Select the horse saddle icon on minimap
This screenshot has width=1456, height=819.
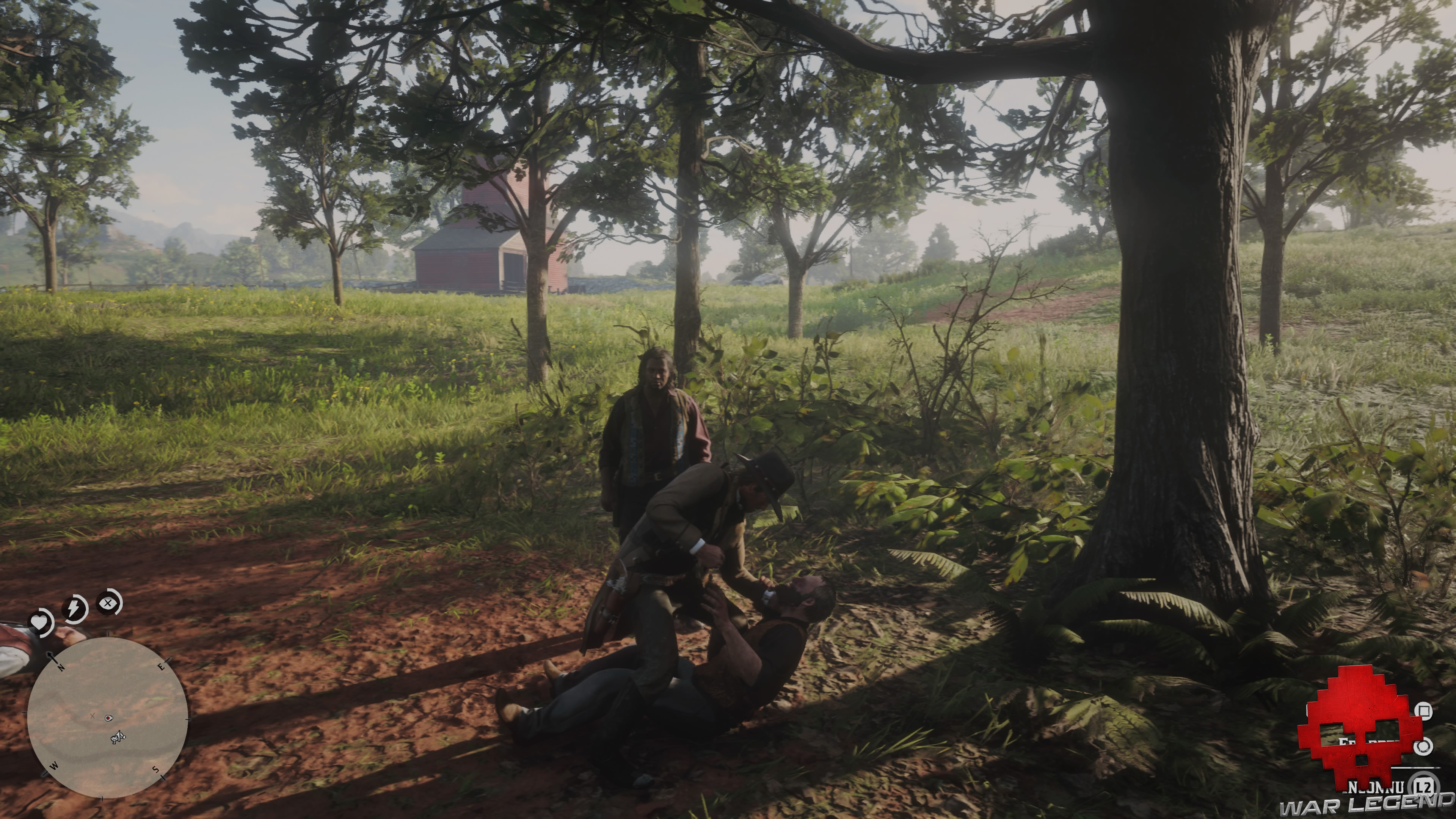point(118,738)
